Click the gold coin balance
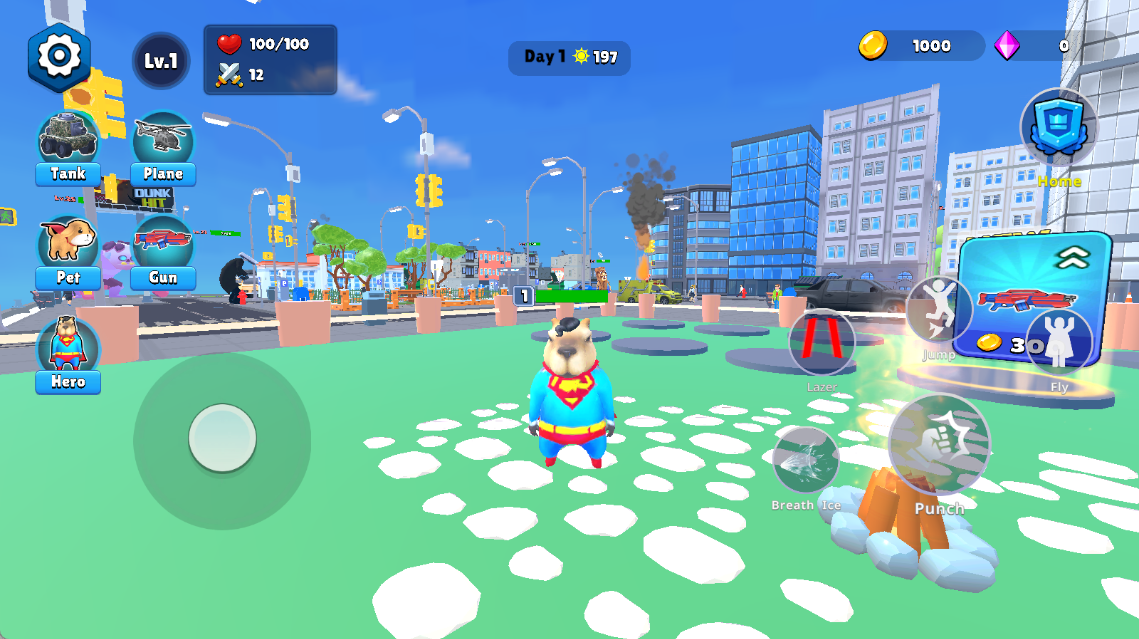This screenshot has width=1139, height=639. coord(920,45)
